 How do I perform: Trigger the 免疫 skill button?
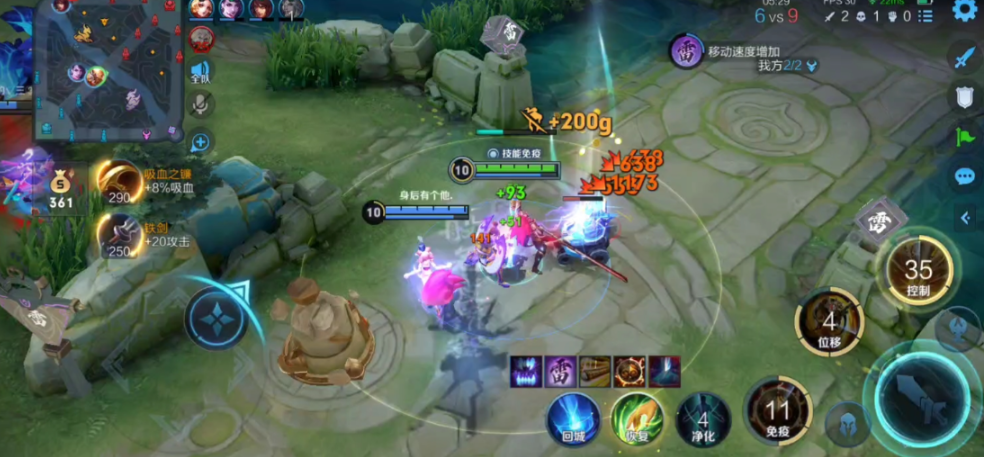776,409
